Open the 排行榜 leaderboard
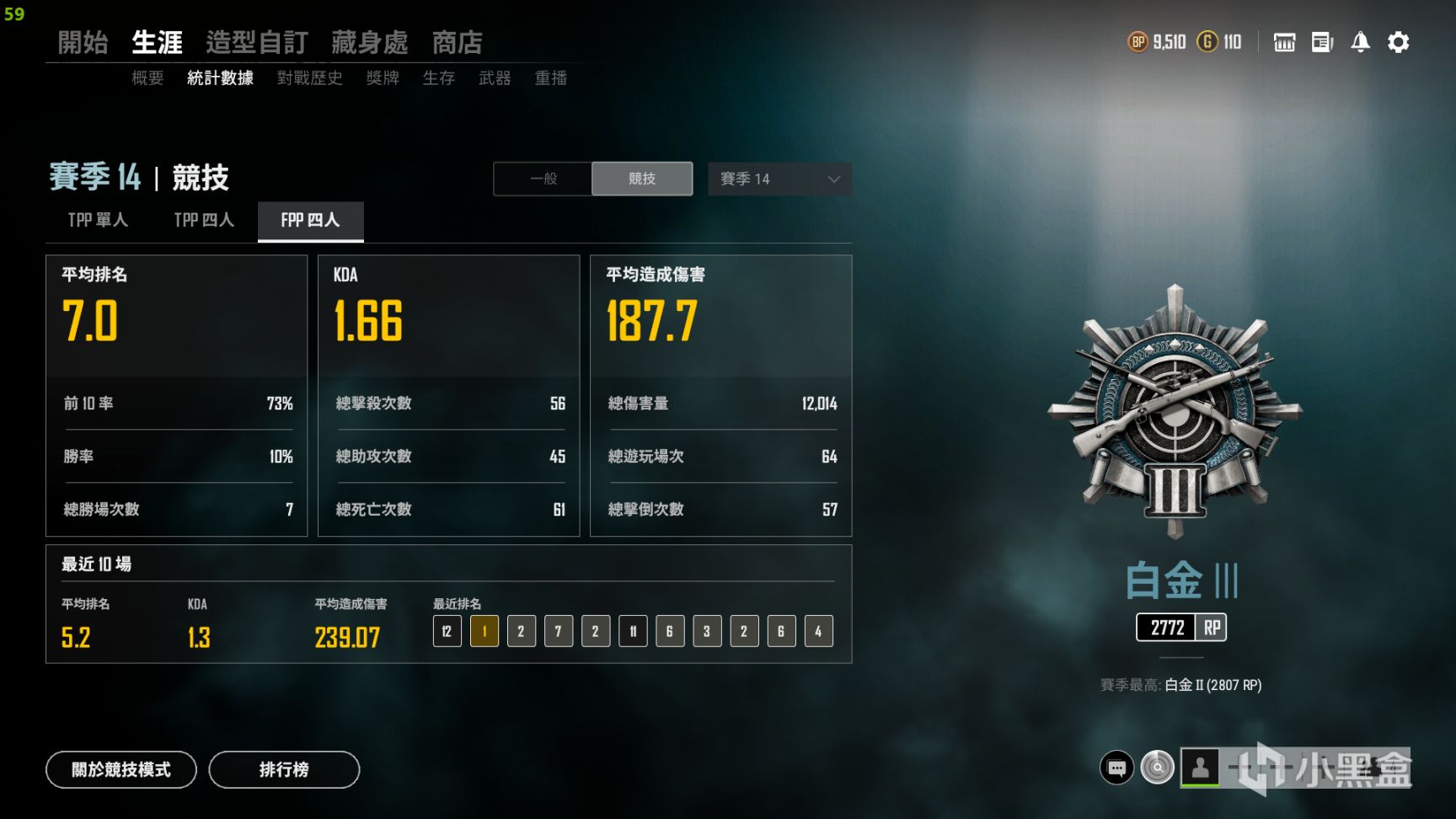Viewport: 1456px width, 819px height. (284, 769)
